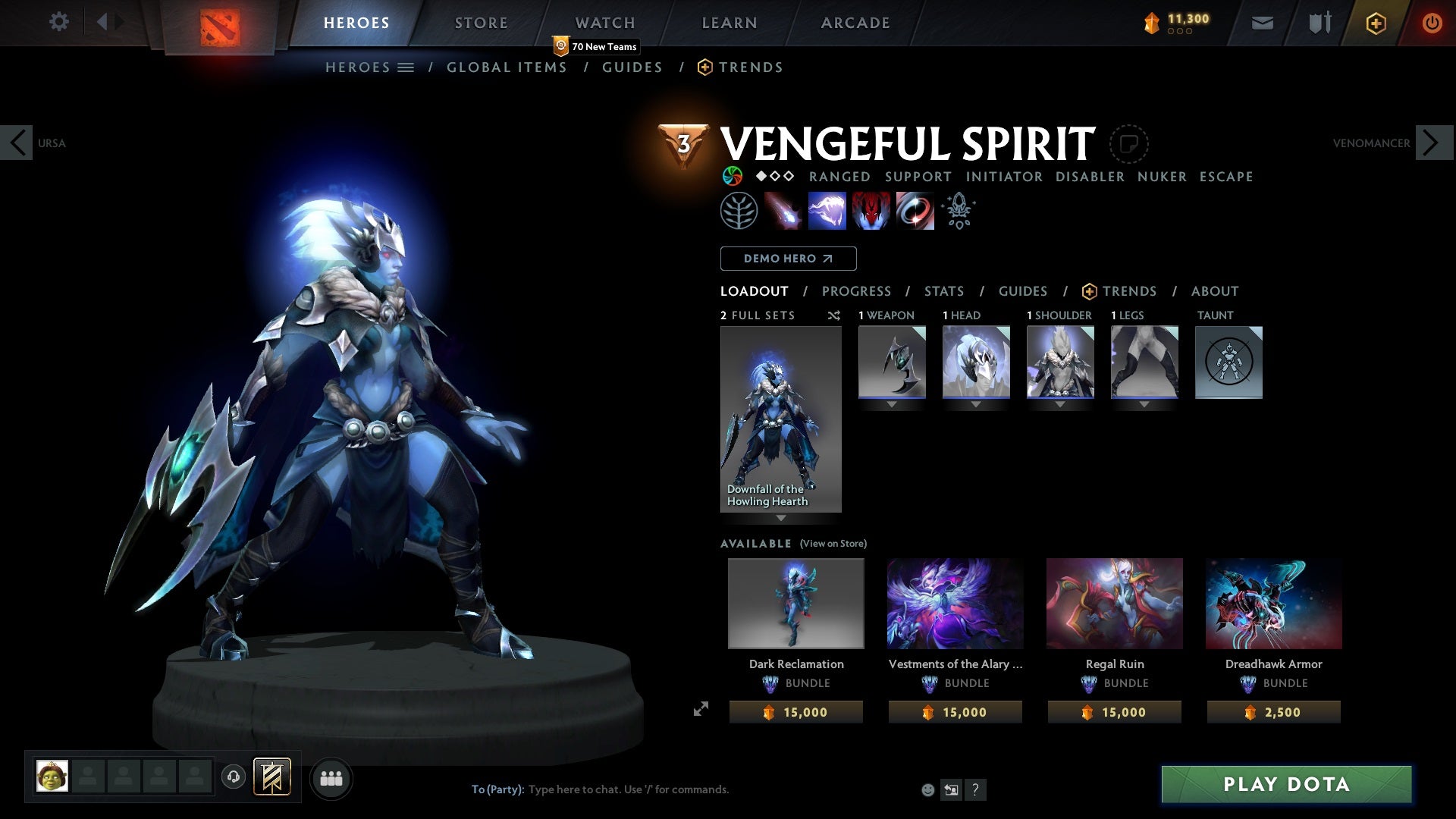The width and height of the screenshot is (1456, 819).
Task: Select the Dark Reclamation bundle thumbnail
Action: click(795, 603)
